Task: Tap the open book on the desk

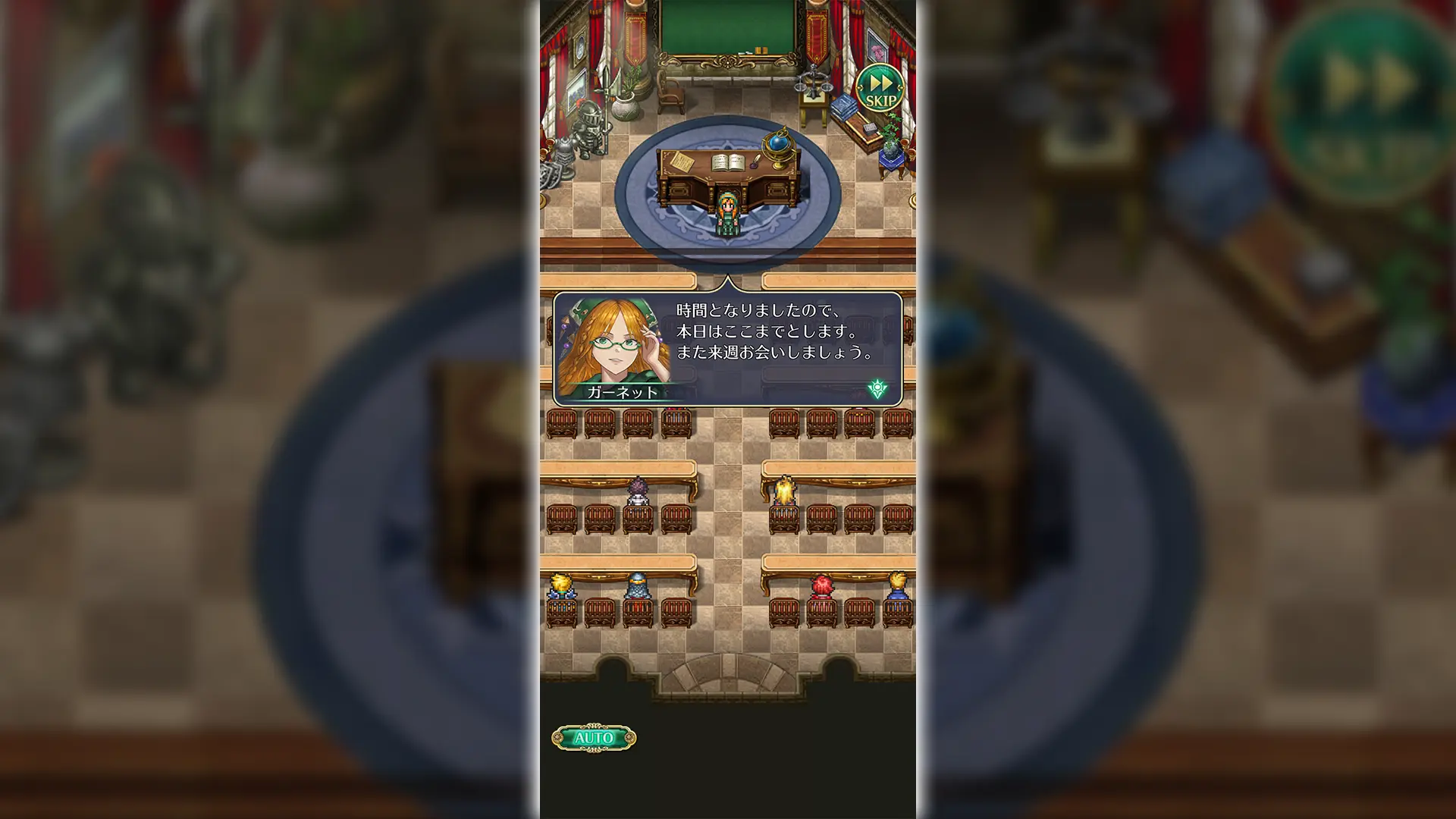Action: [x=726, y=161]
